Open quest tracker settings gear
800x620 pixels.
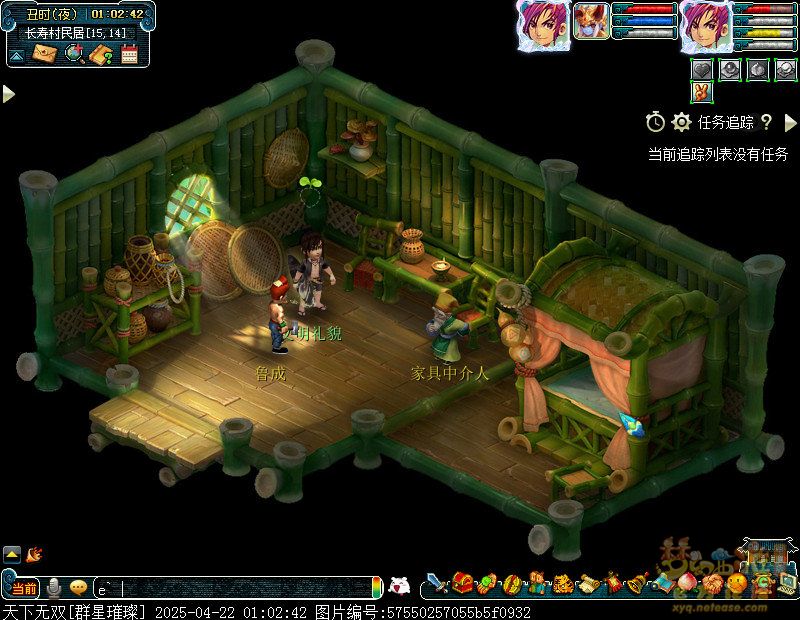tap(682, 122)
